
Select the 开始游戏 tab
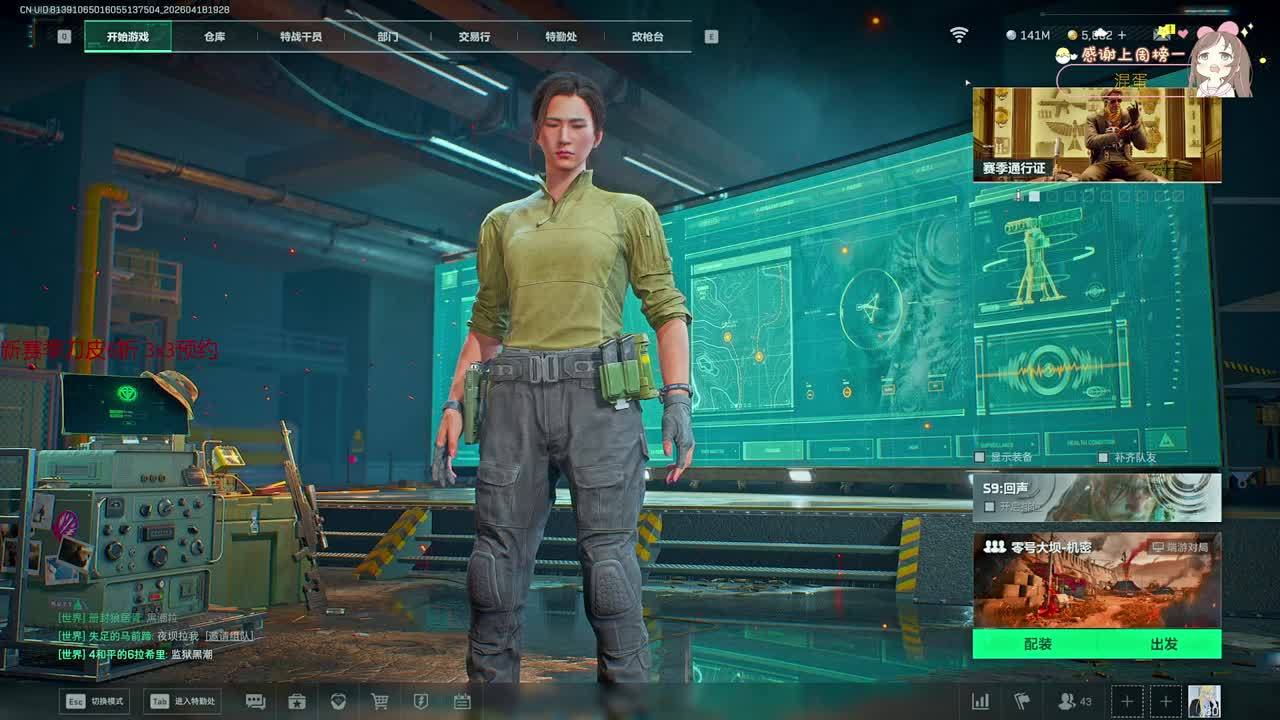[128, 37]
